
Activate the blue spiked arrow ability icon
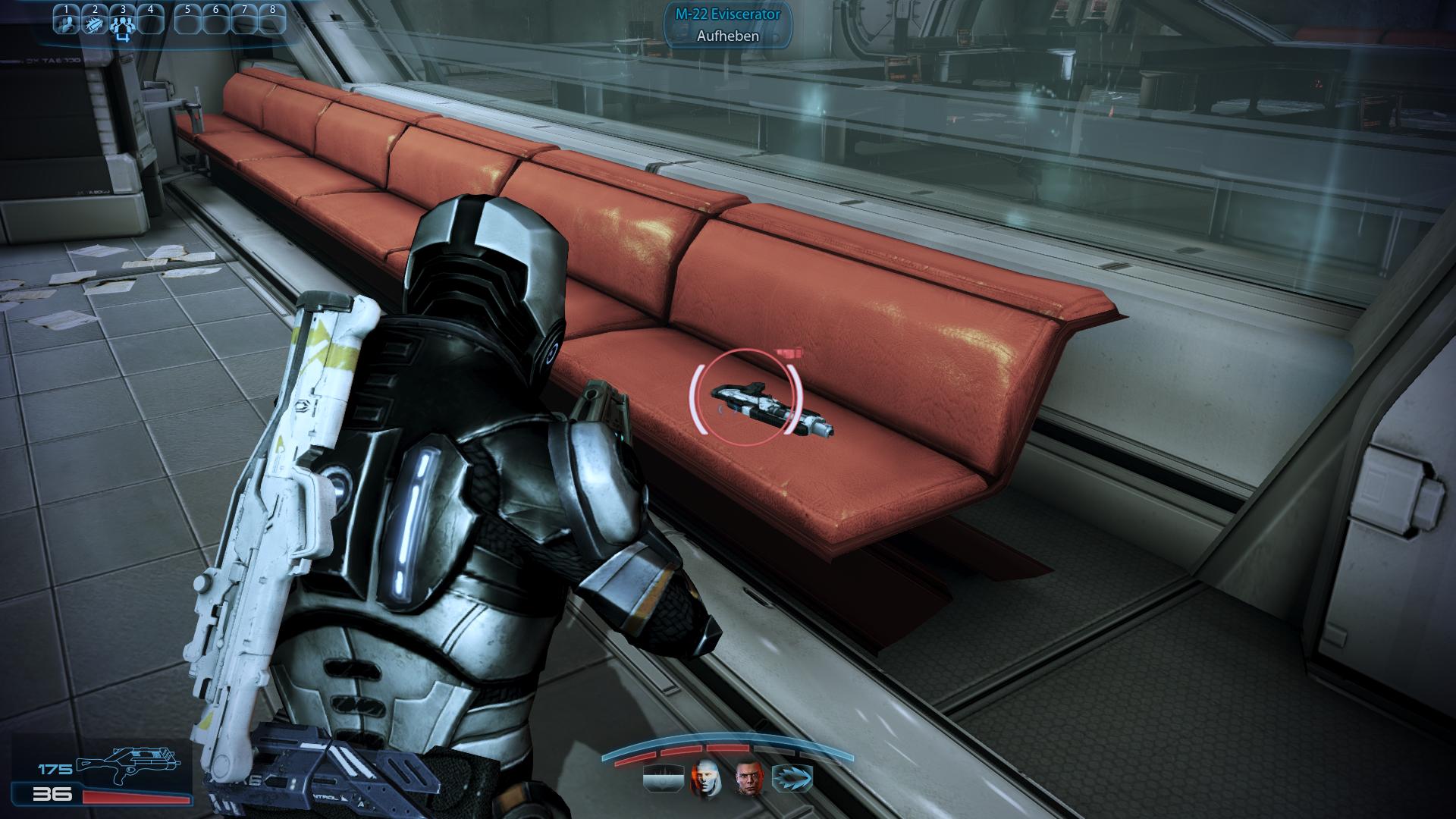(x=792, y=778)
